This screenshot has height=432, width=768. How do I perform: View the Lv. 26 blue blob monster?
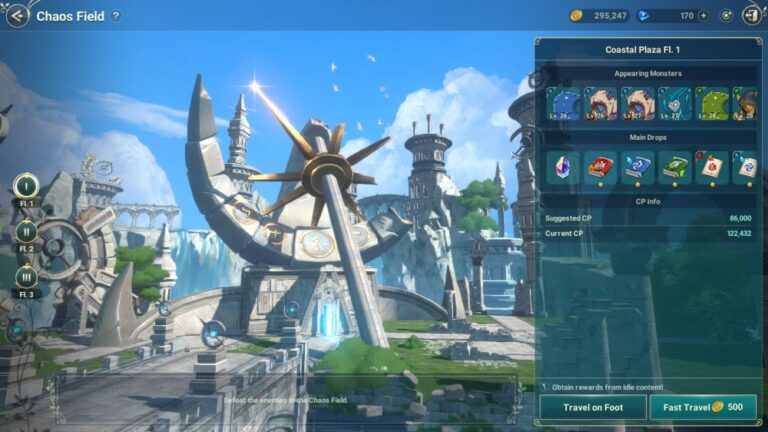point(562,103)
